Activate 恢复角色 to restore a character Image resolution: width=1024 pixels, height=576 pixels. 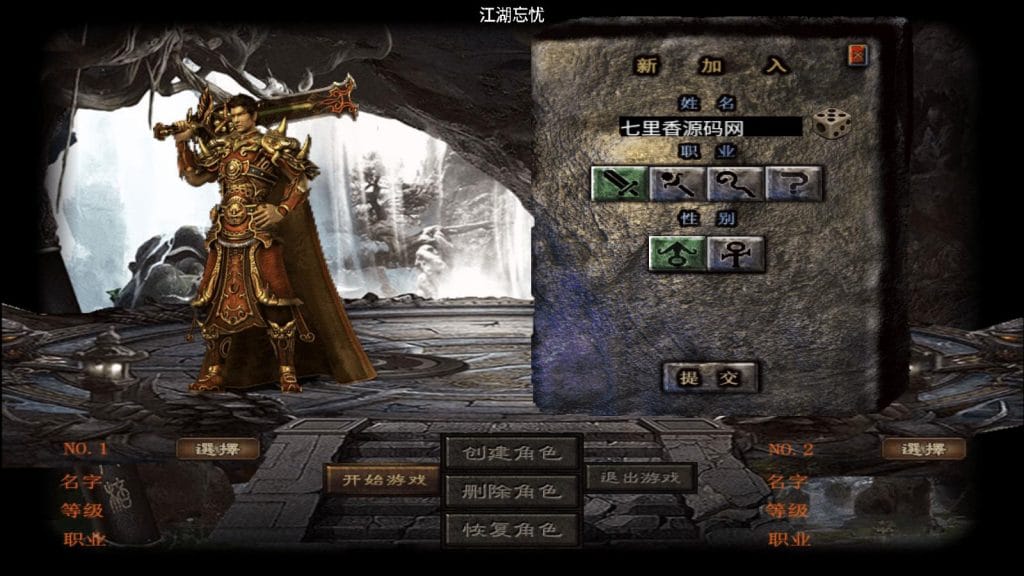[x=512, y=527]
